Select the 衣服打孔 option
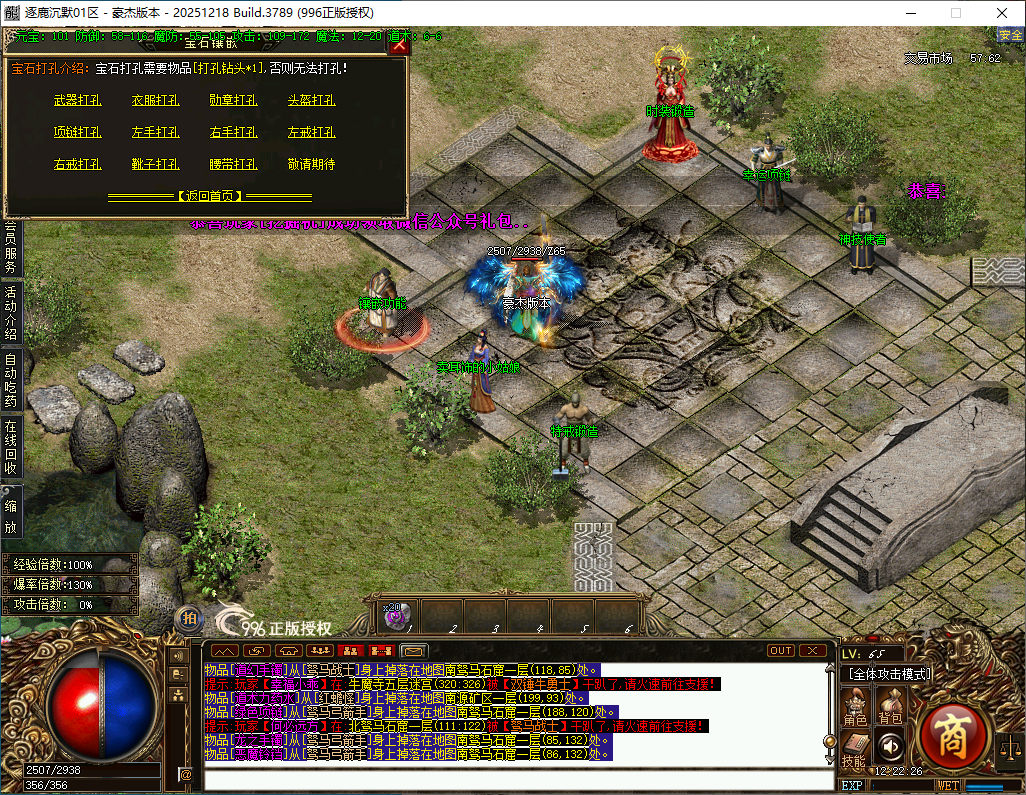This screenshot has width=1026, height=795. click(156, 101)
